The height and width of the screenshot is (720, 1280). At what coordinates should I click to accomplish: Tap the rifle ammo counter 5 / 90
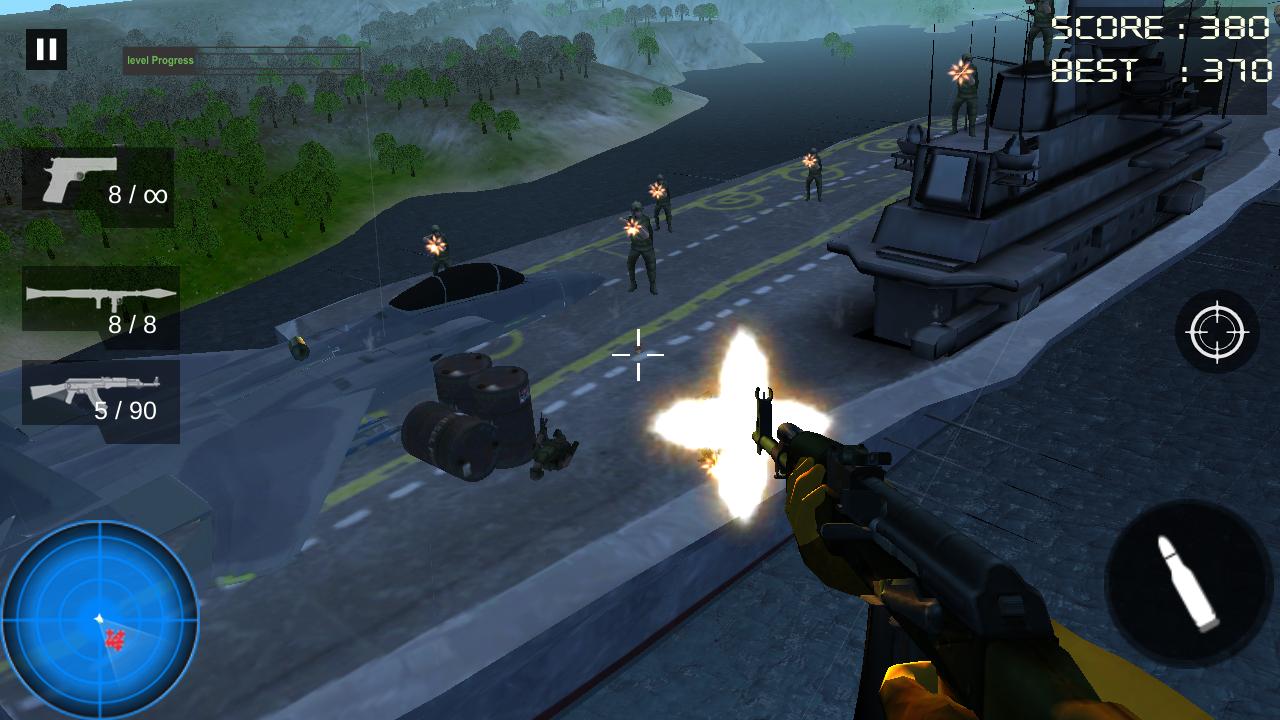[126, 410]
